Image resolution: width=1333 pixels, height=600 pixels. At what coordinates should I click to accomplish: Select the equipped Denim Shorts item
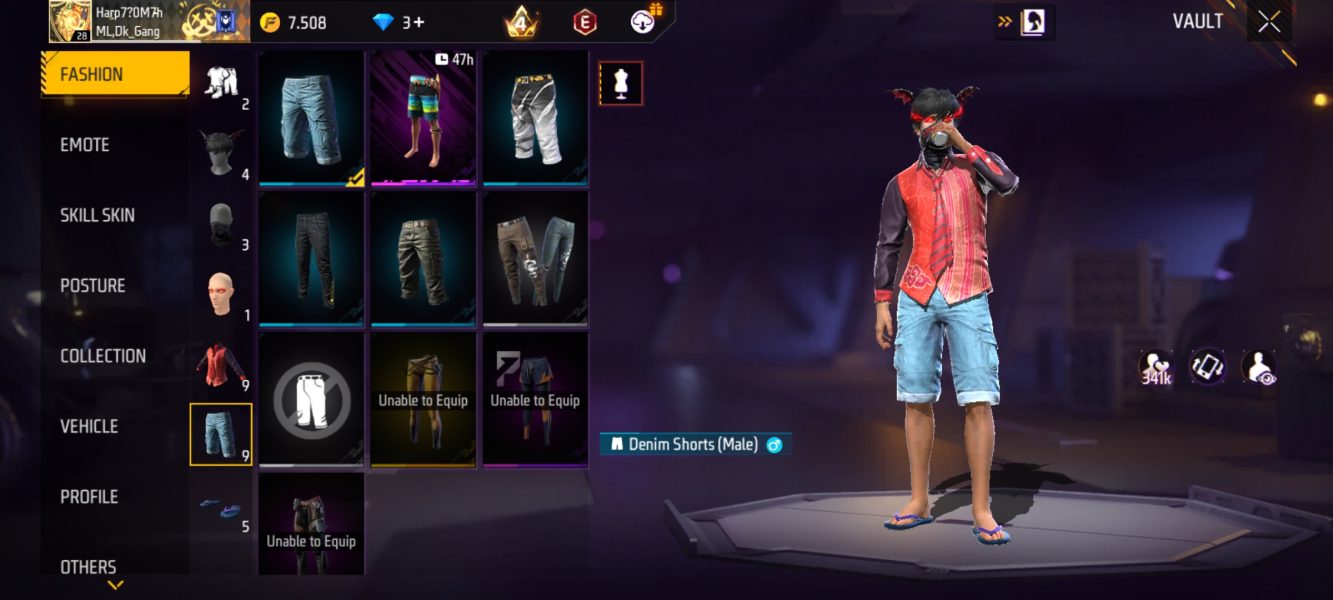pyautogui.click(x=312, y=119)
